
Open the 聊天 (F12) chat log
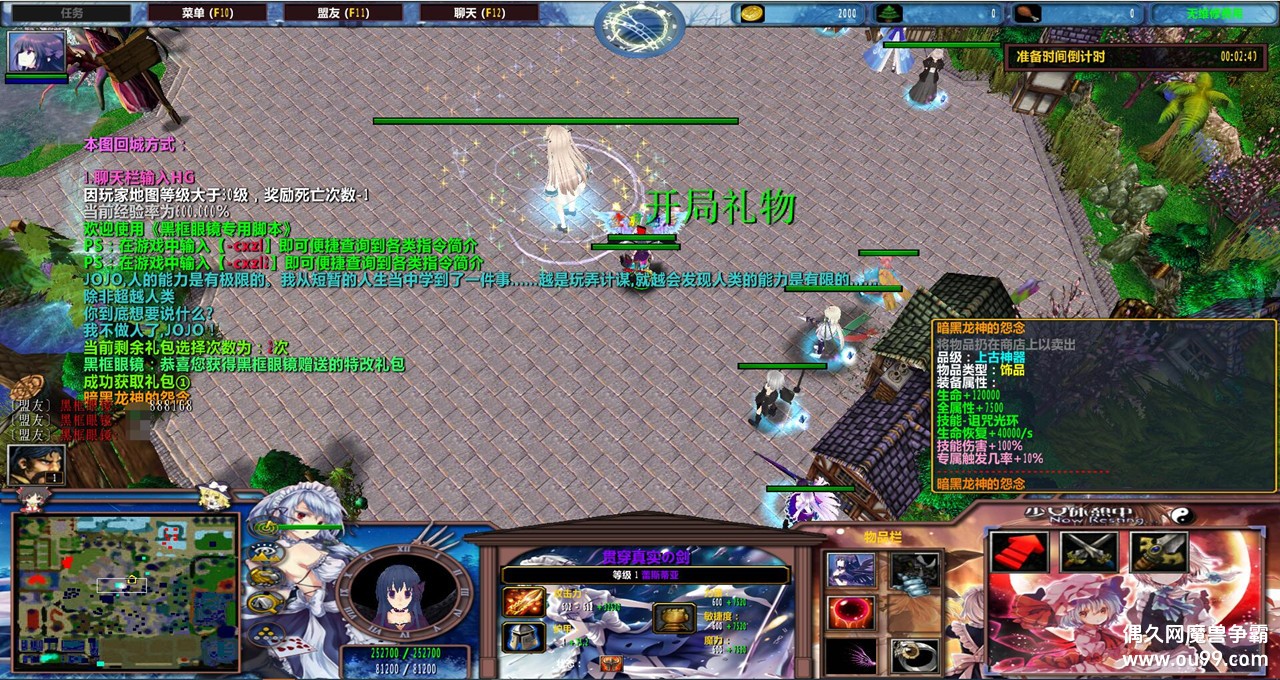pyautogui.click(x=480, y=13)
